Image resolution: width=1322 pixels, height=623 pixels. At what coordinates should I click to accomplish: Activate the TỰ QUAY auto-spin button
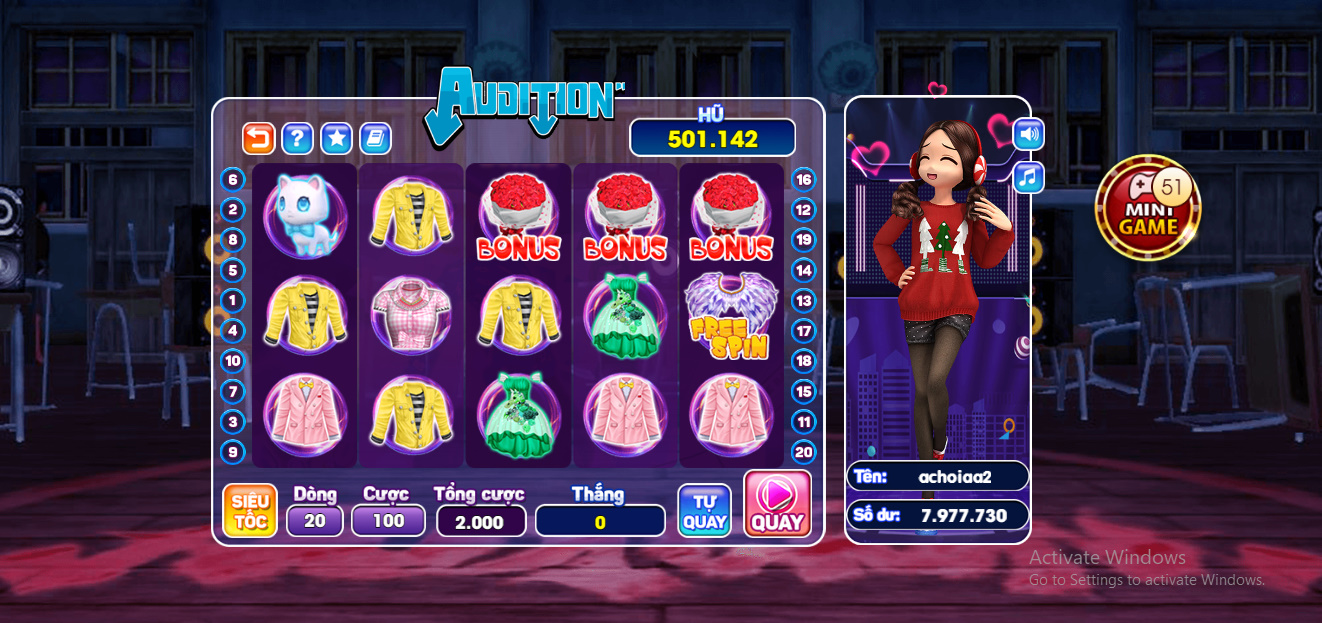click(x=704, y=510)
